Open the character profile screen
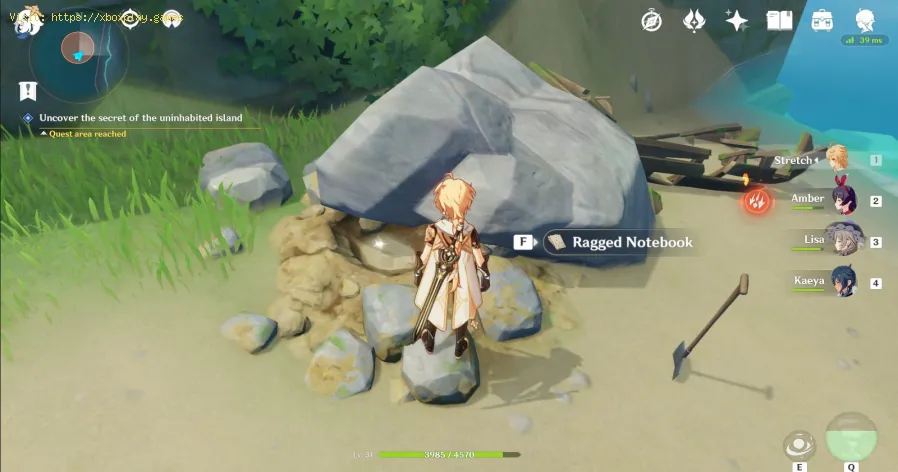Viewport: 898px width, 472px height. pos(865,20)
